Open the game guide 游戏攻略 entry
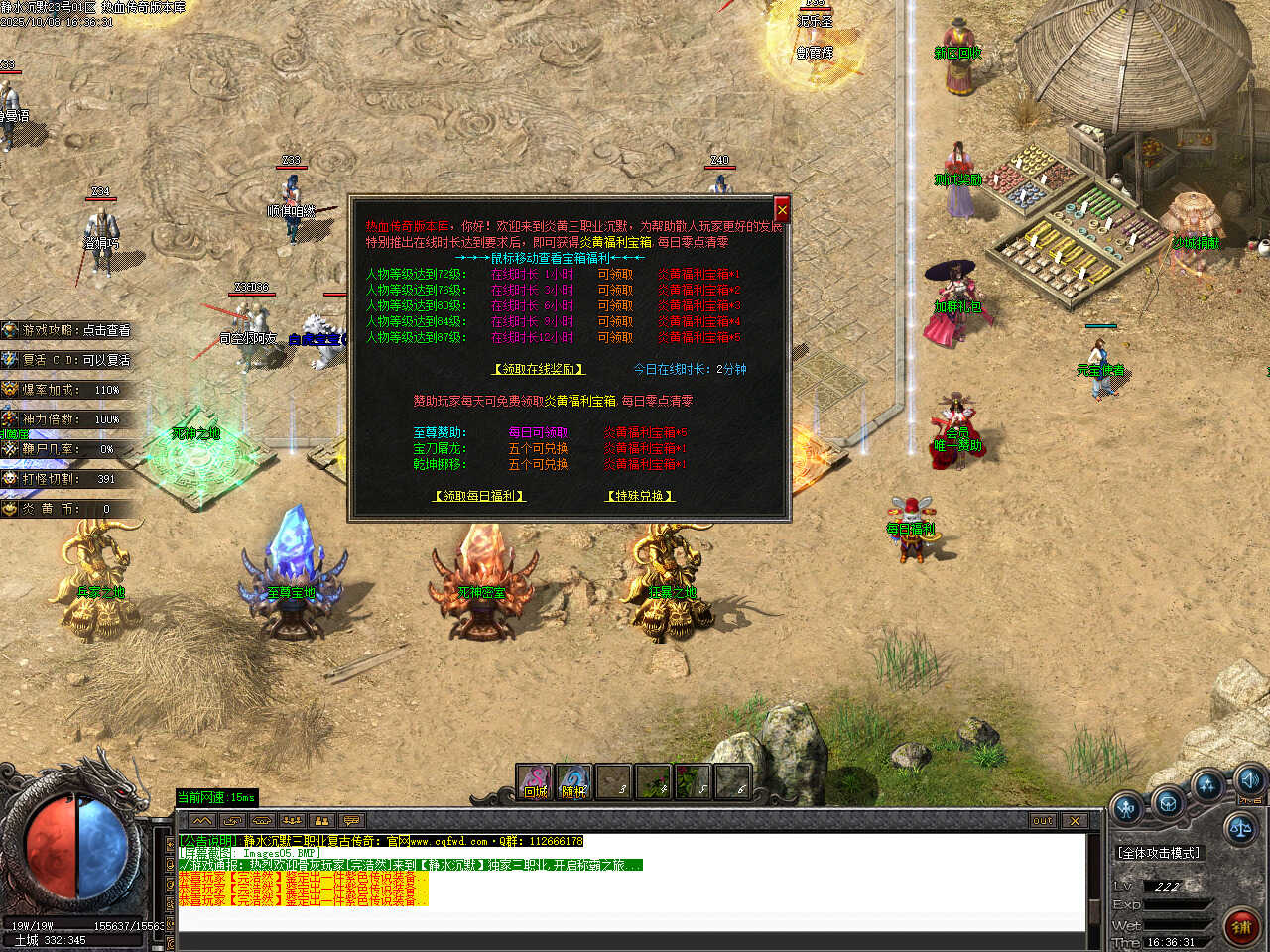The height and width of the screenshot is (952, 1270). click(x=69, y=330)
